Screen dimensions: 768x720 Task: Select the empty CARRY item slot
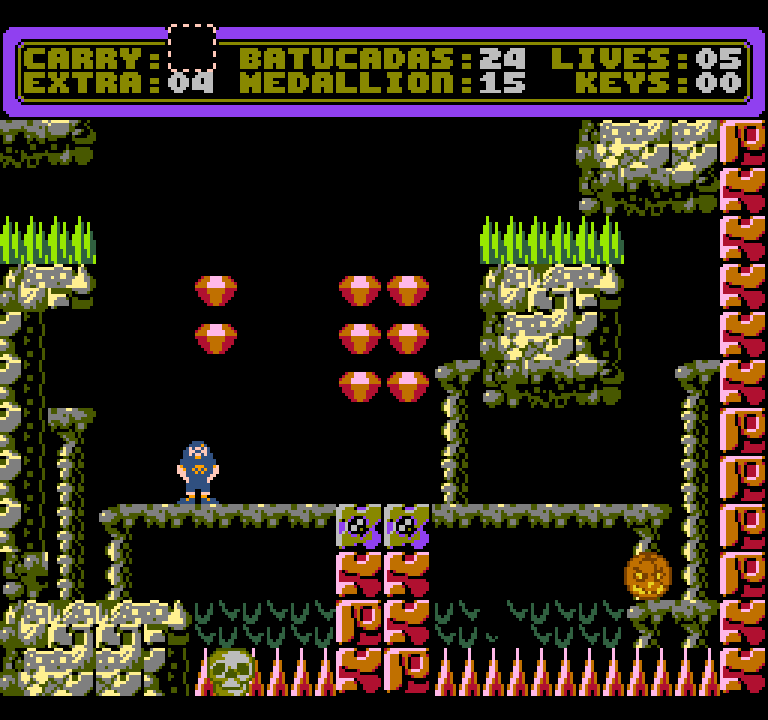coord(191,47)
